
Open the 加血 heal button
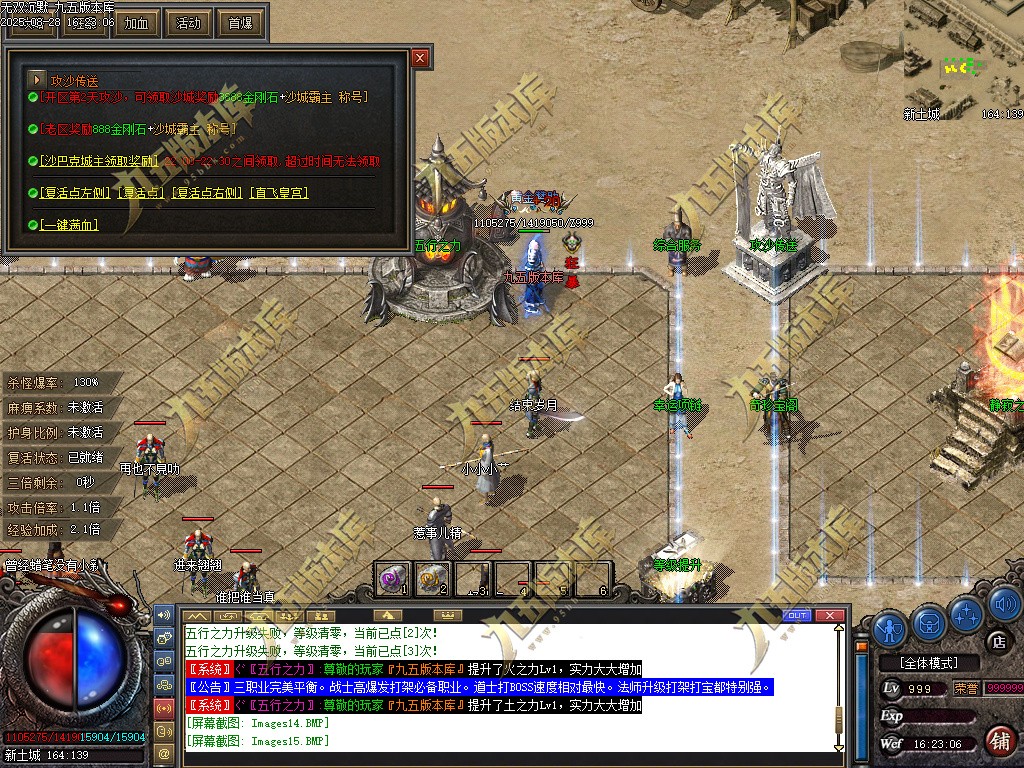click(x=137, y=22)
